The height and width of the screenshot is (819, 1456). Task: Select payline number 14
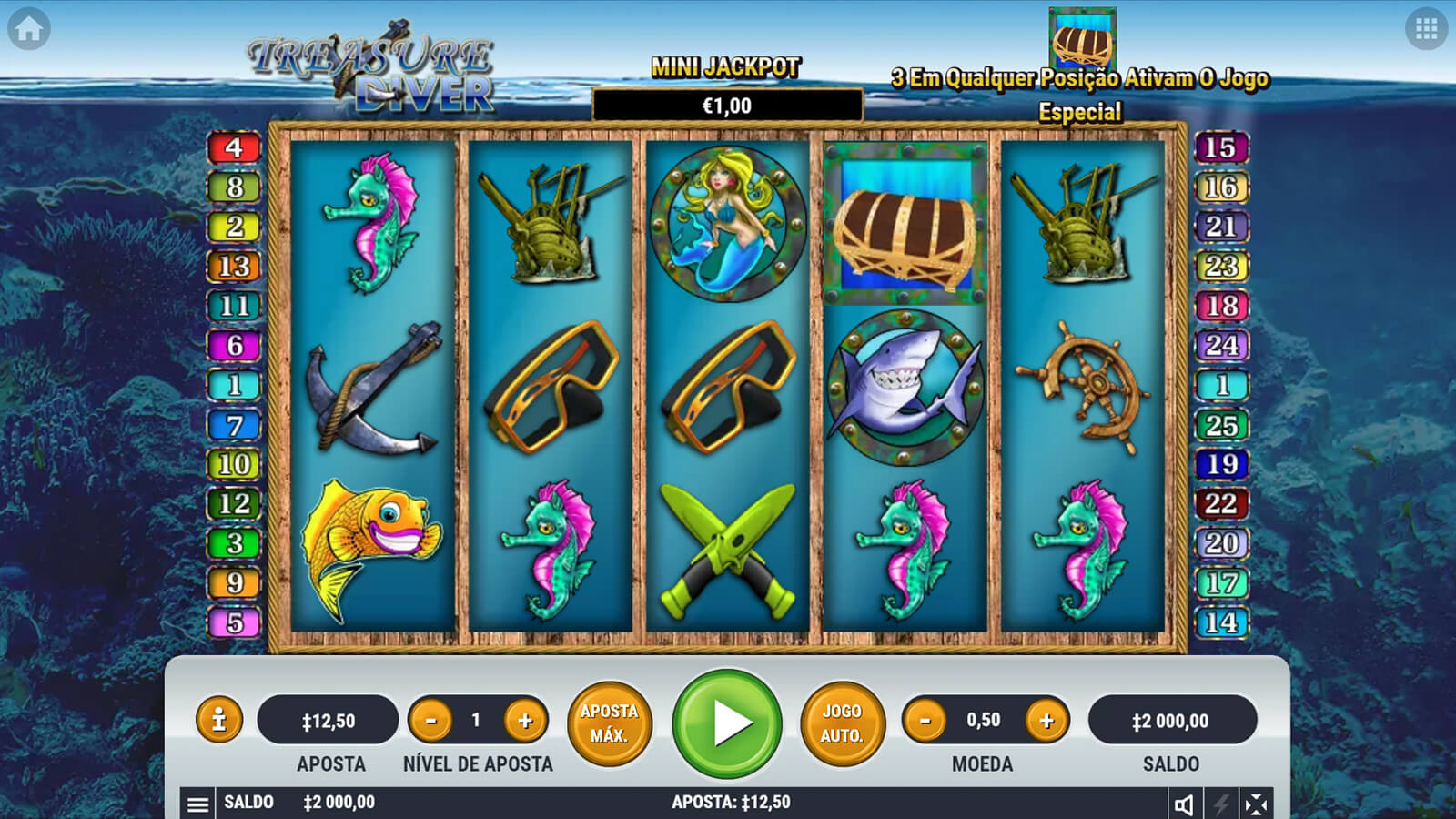[x=1220, y=622]
